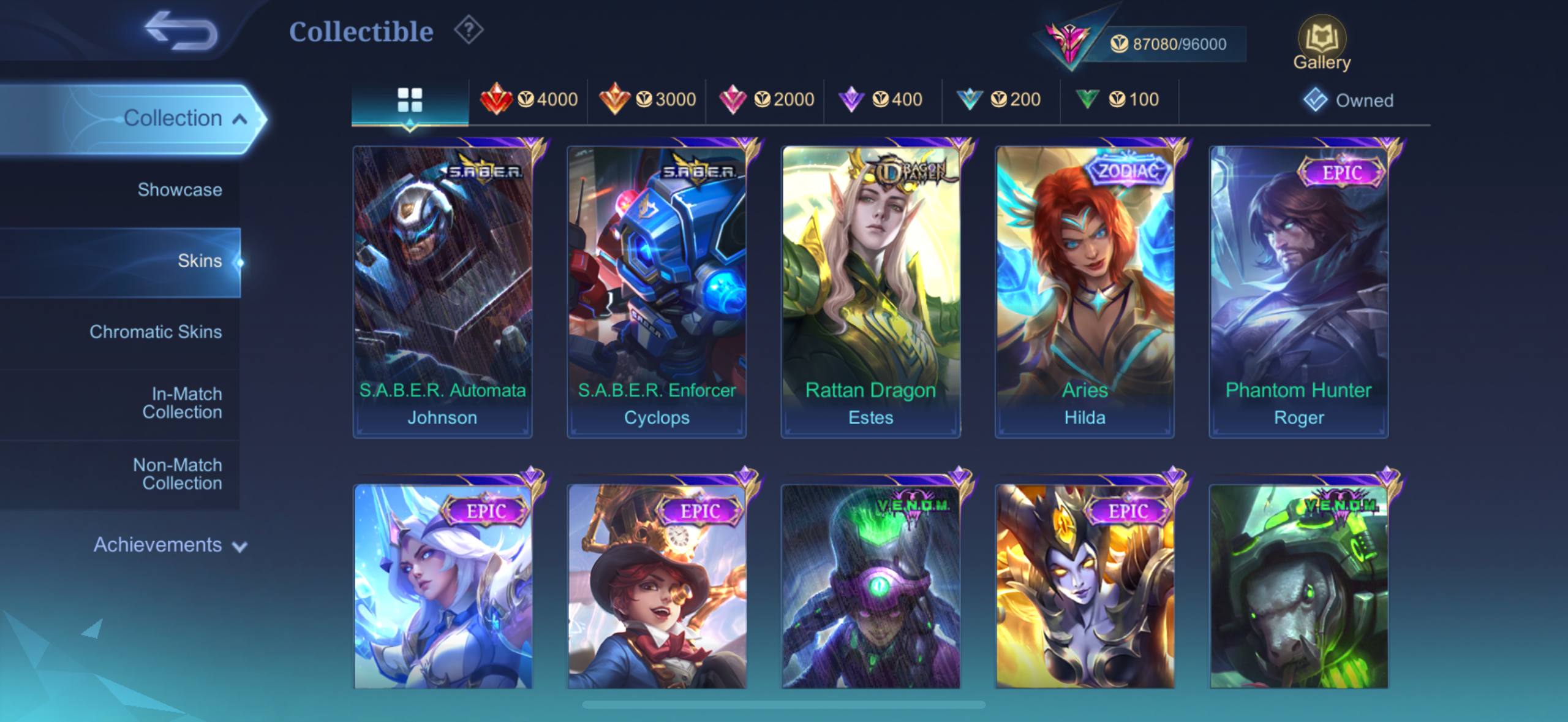The width and height of the screenshot is (1568, 722).
Task: Select the S.A.B.E.R. Automata Johnson skin card
Action: [x=442, y=291]
